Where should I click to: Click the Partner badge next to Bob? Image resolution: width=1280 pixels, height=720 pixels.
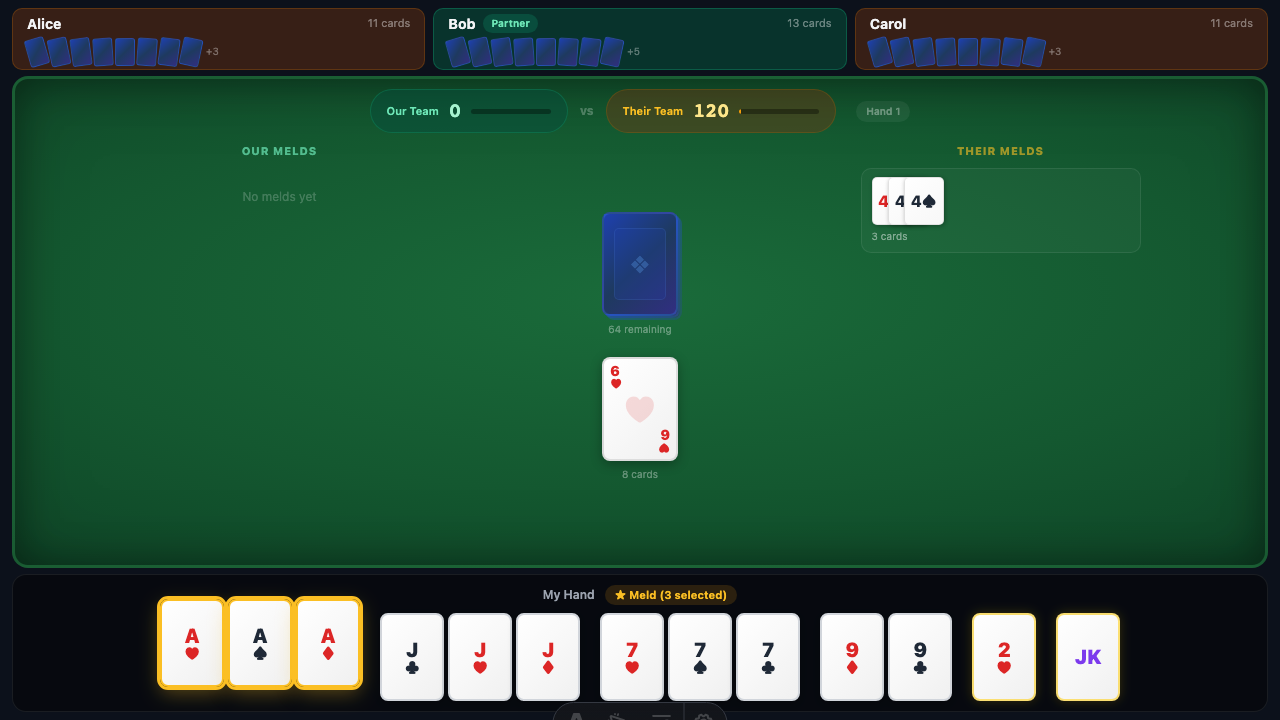click(x=510, y=22)
